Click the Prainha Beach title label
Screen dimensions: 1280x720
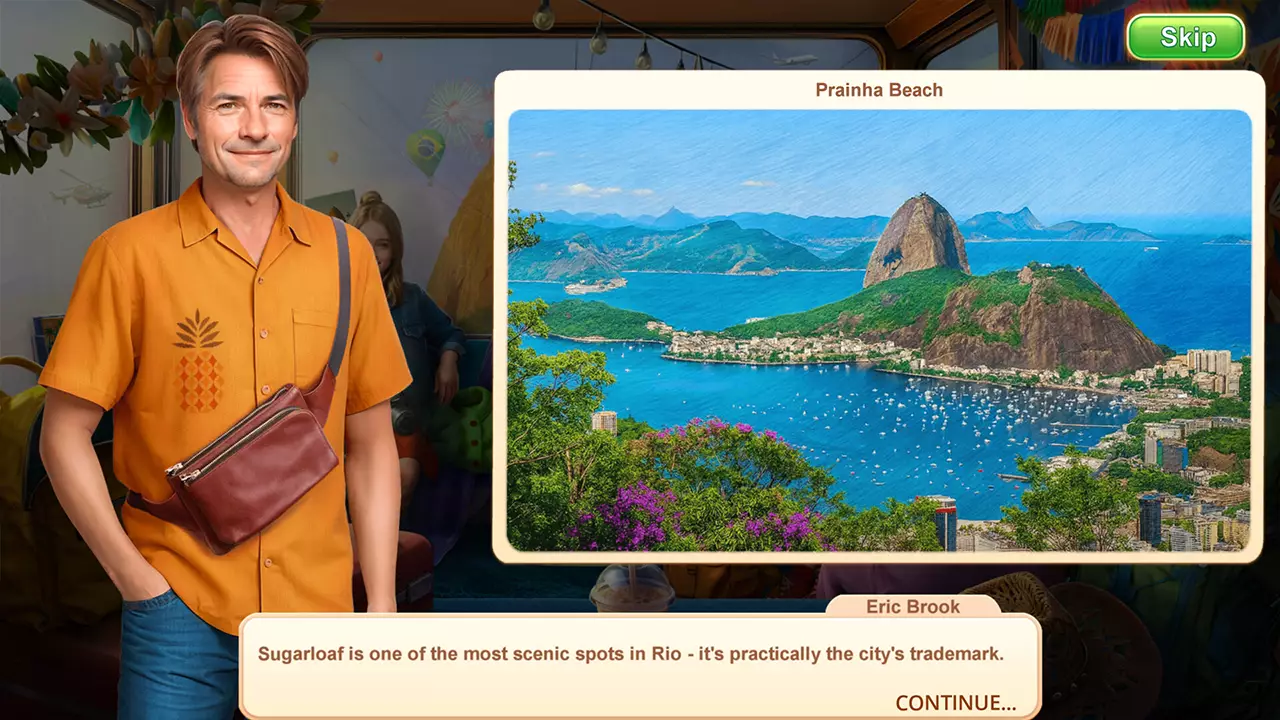click(x=878, y=90)
